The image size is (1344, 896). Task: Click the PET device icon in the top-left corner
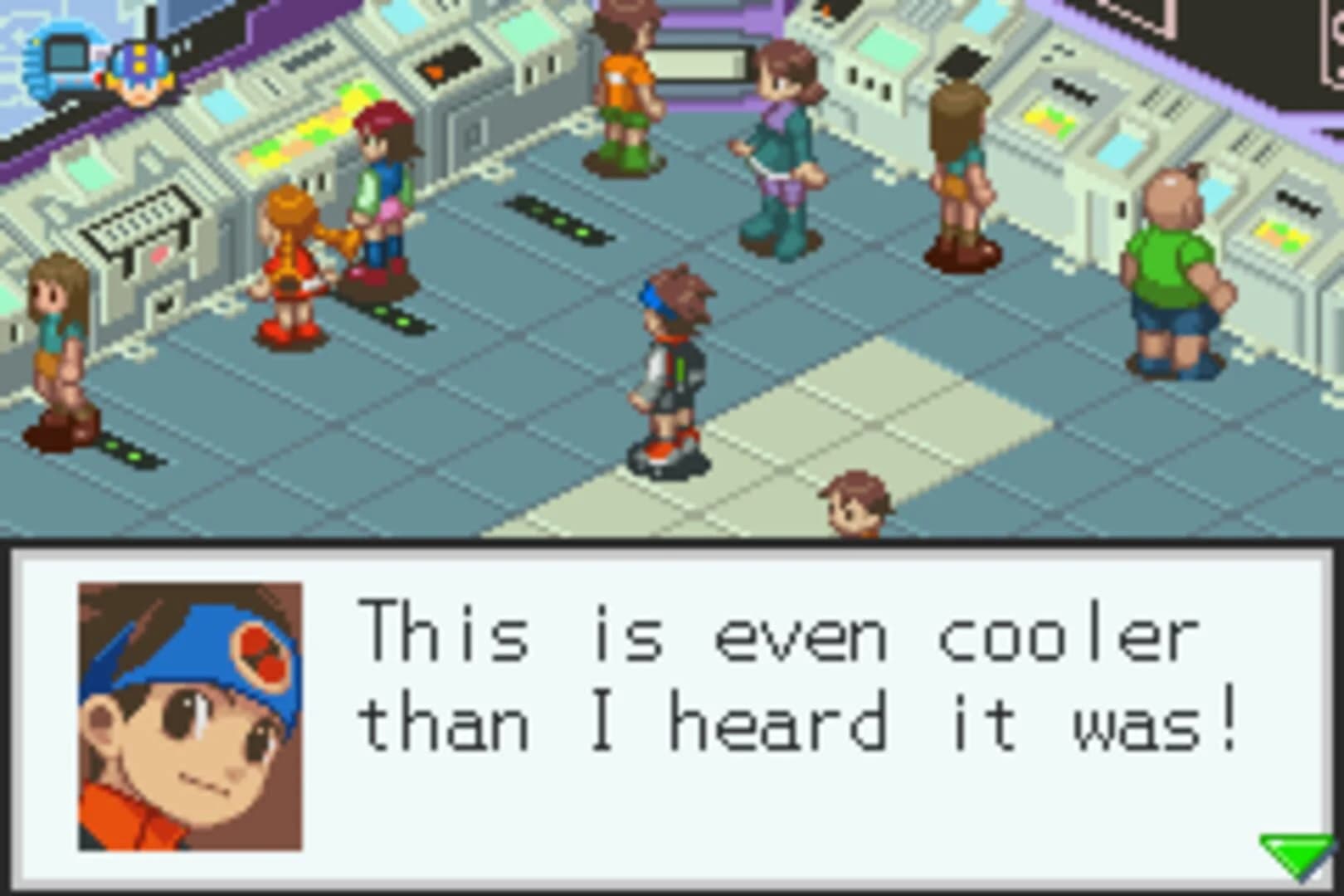(60, 58)
